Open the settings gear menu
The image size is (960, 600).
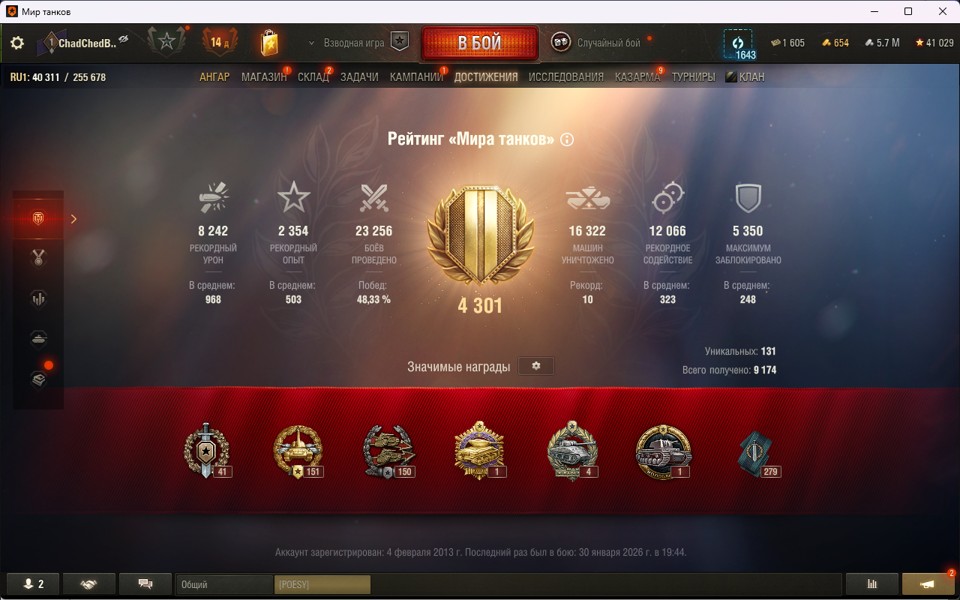pos(17,43)
